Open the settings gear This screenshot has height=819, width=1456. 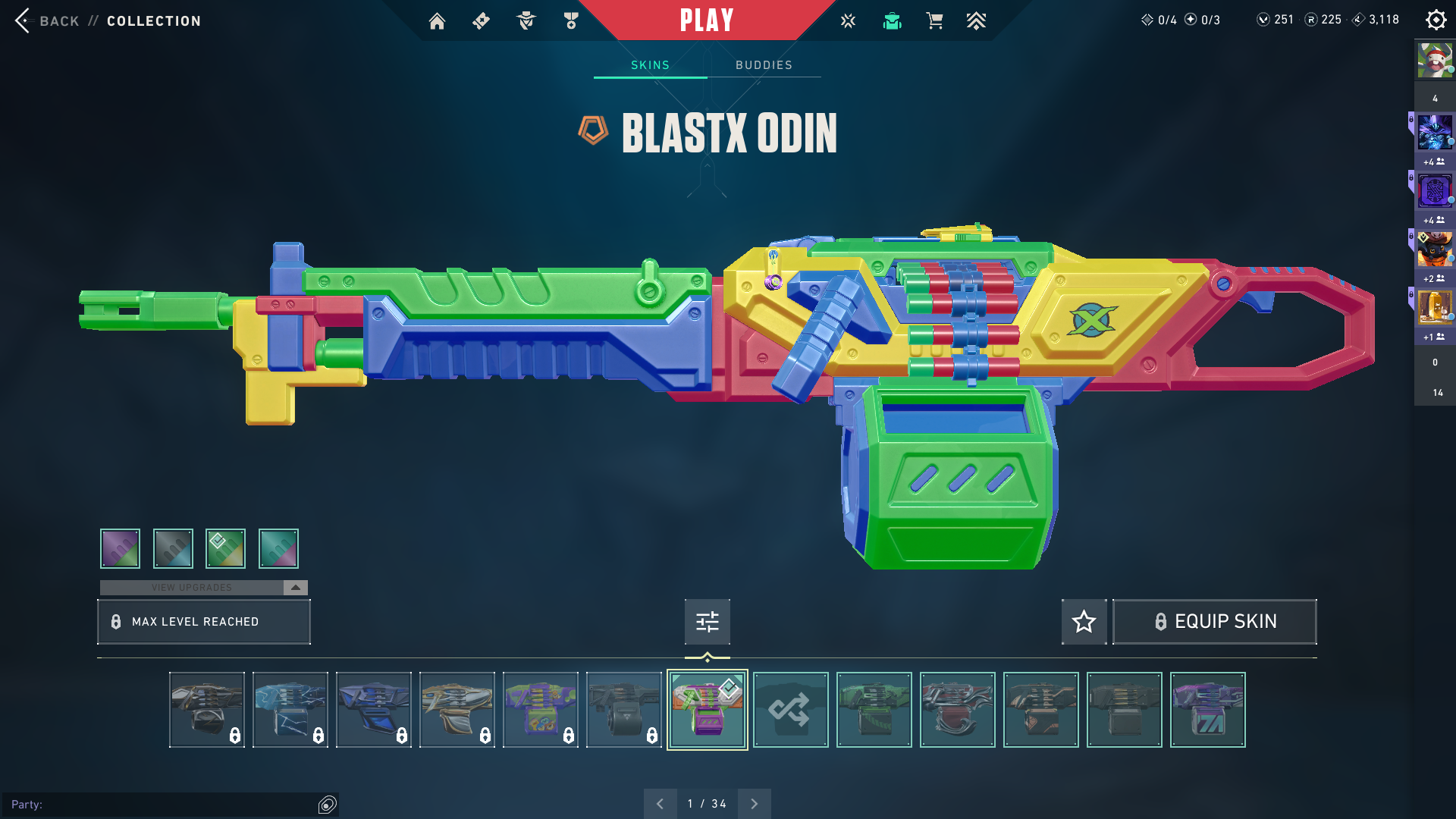click(x=1436, y=20)
